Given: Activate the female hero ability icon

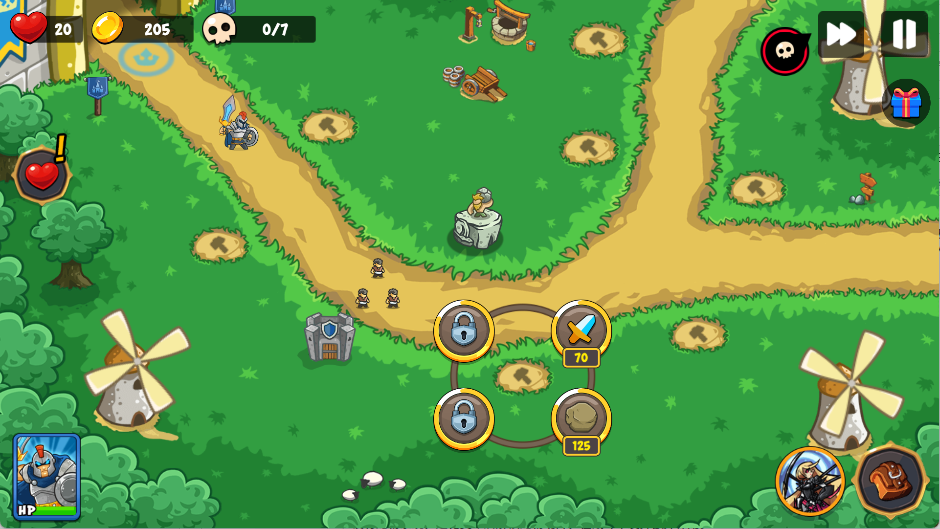Looking at the screenshot, I should point(810,481).
